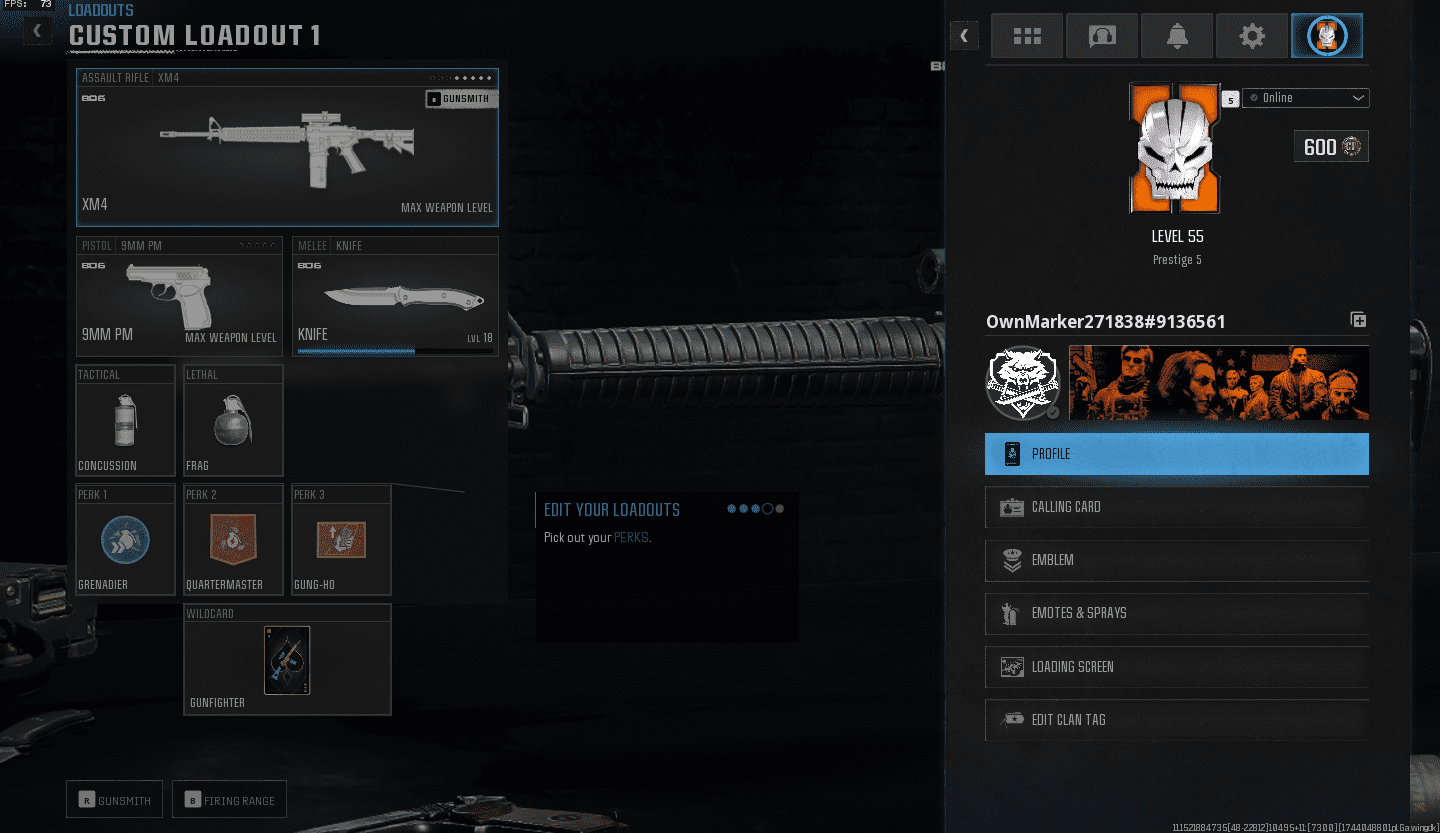Image resolution: width=1440 pixels, height=833 pixels.
Task: Check notifications via the bell icon
Action: [x=1176, y=35]
